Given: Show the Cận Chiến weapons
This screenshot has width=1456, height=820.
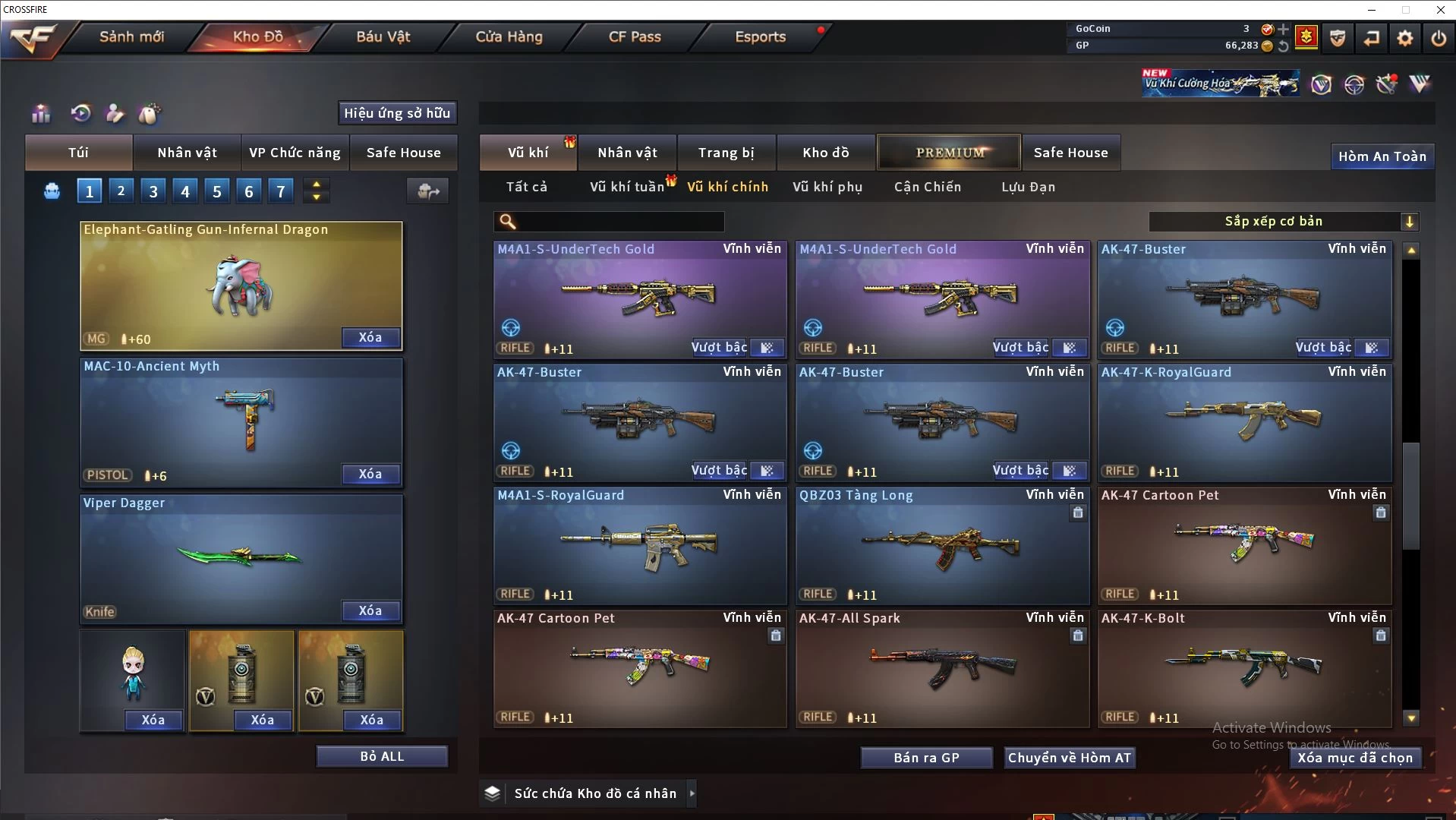Looking at the screenshot, I should coord(928,187).
